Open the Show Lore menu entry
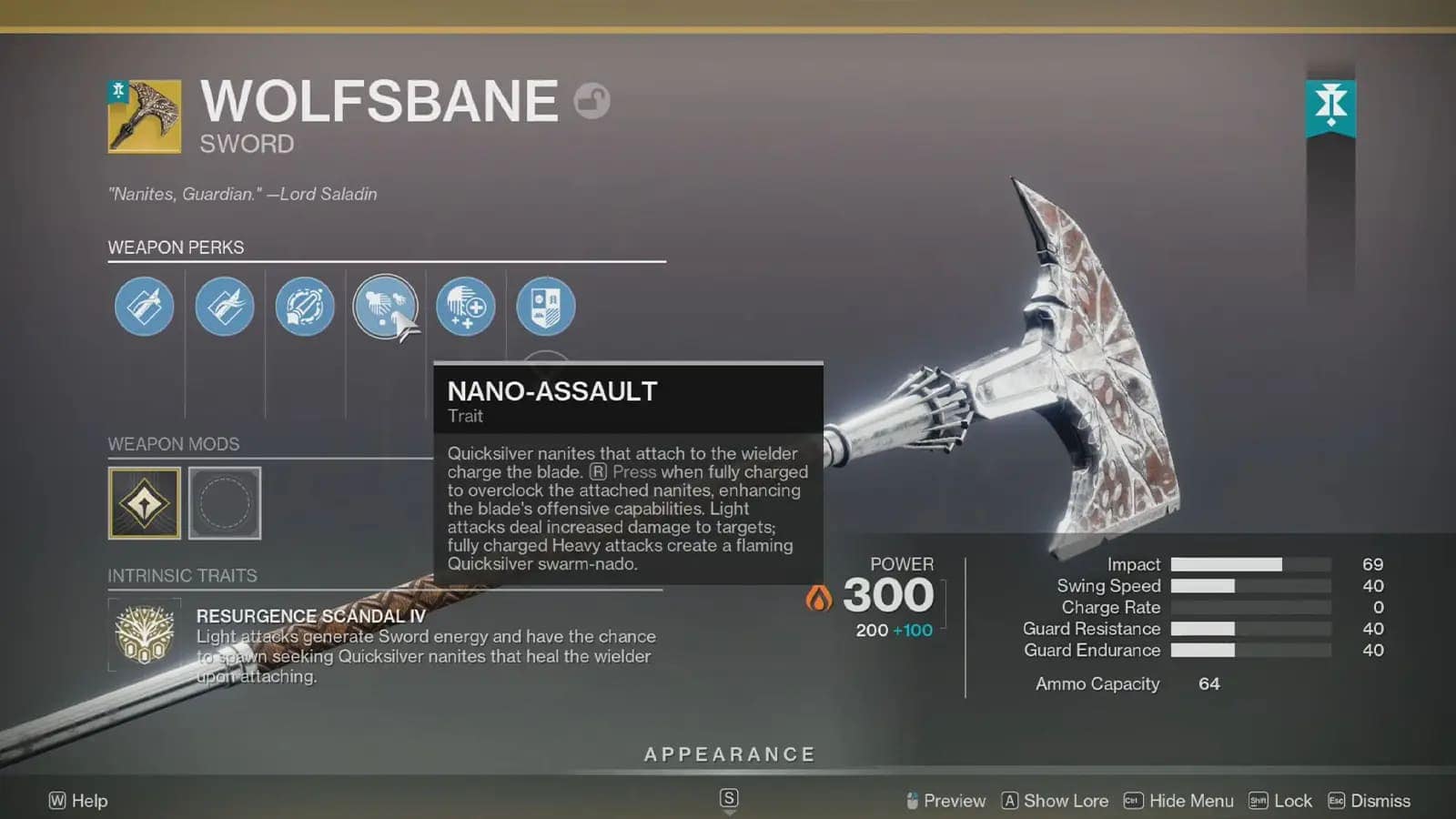Screen dimensions: 1456x819 click(1067, 801)
